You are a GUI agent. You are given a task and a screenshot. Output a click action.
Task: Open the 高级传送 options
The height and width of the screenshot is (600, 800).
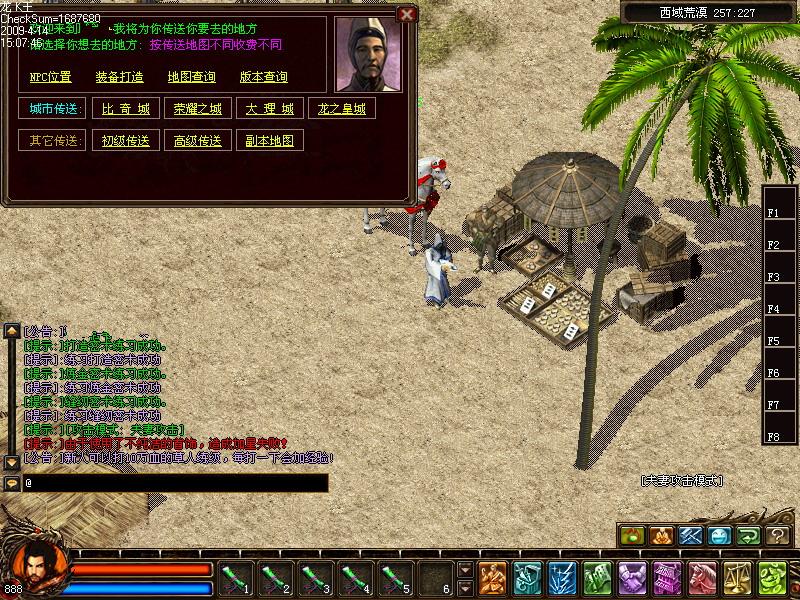[197, 141]
